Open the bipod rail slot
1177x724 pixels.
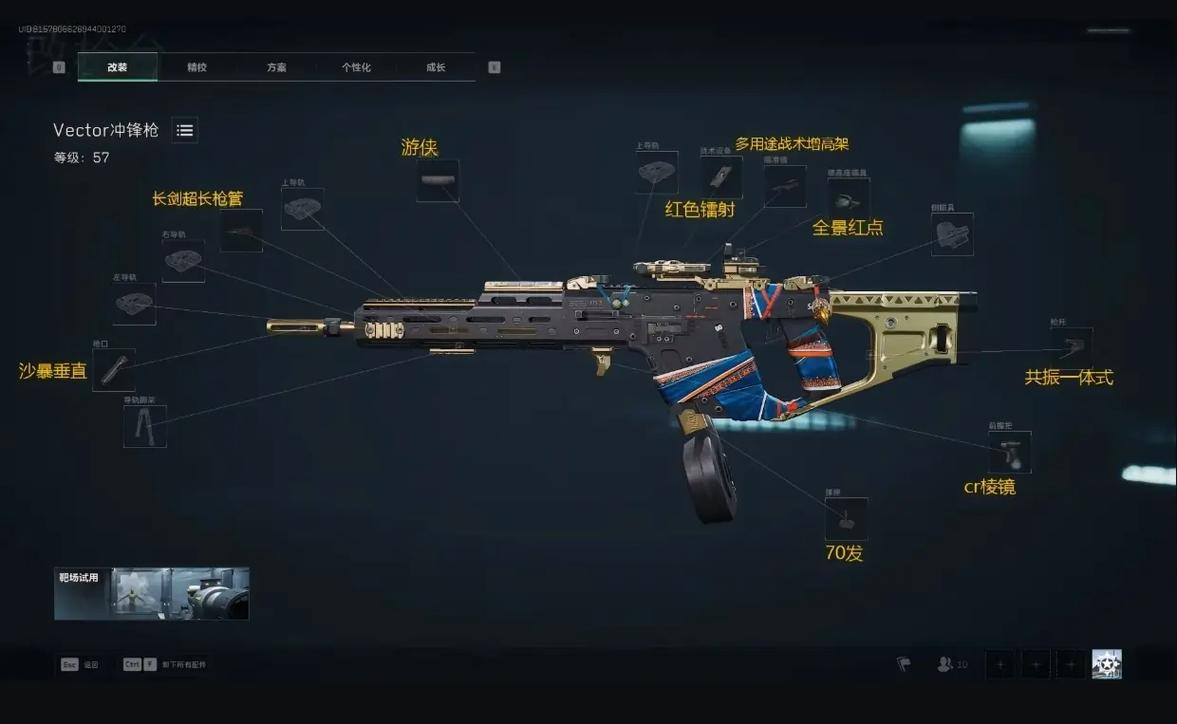pyautogui.click(x=144, y=426)
